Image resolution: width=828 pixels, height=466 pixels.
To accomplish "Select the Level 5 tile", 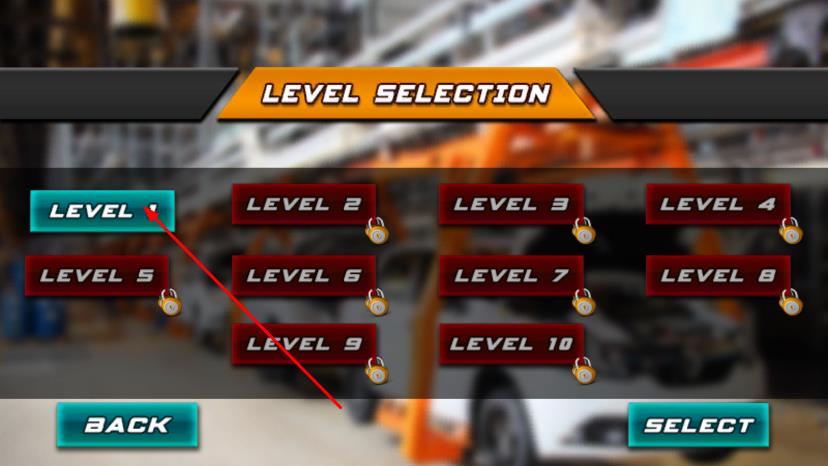I will point(97,276).
